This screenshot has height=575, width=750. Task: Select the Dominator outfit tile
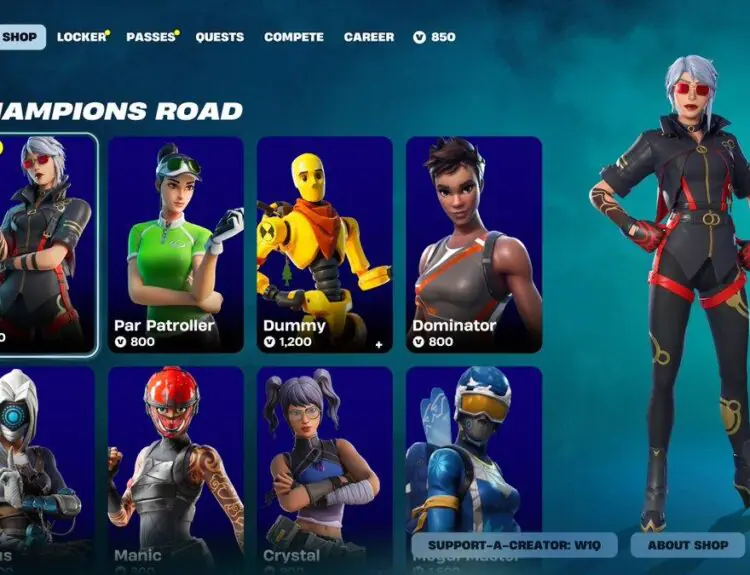474,244
